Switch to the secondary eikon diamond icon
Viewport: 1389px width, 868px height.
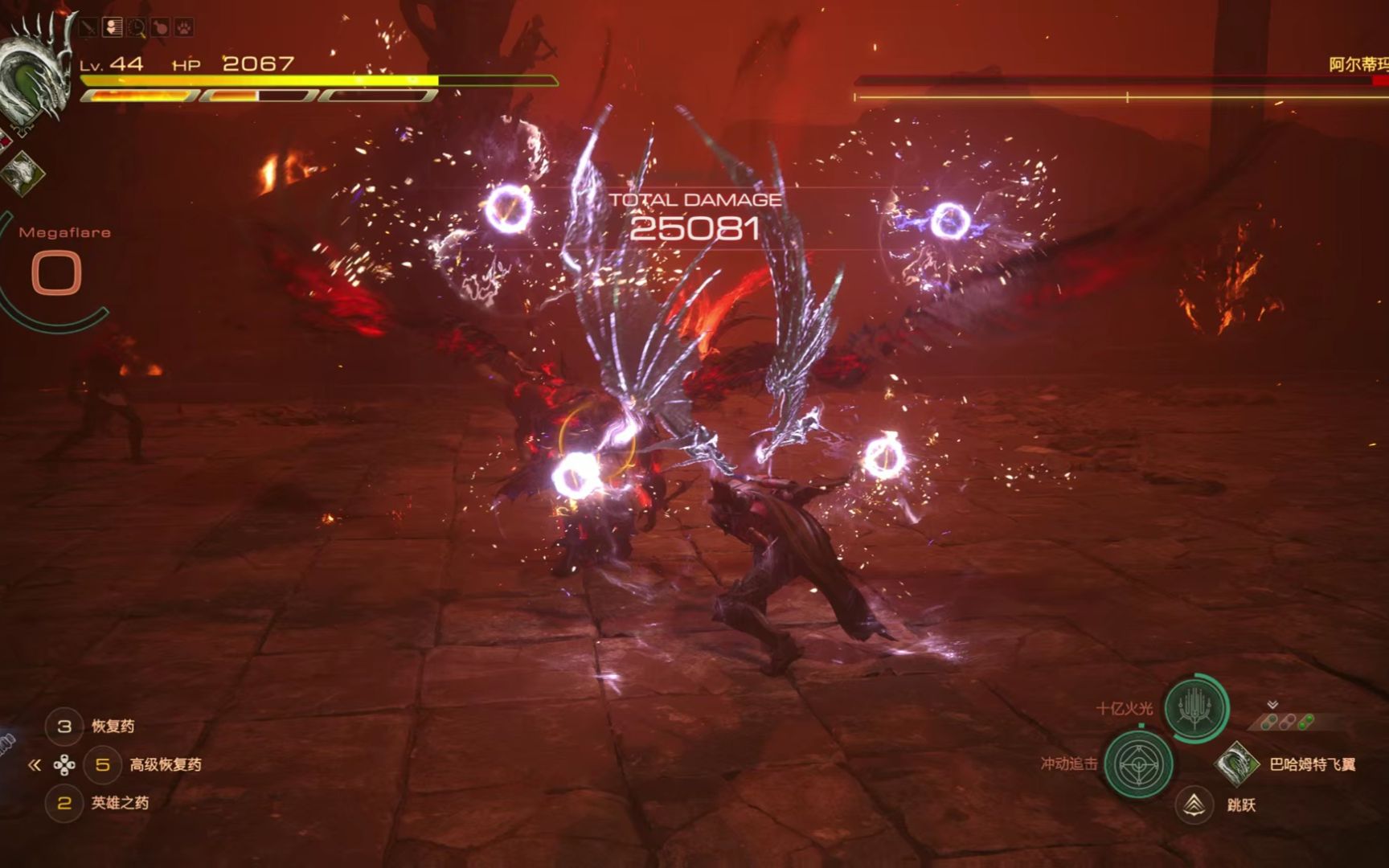click(x=23, y=171)
